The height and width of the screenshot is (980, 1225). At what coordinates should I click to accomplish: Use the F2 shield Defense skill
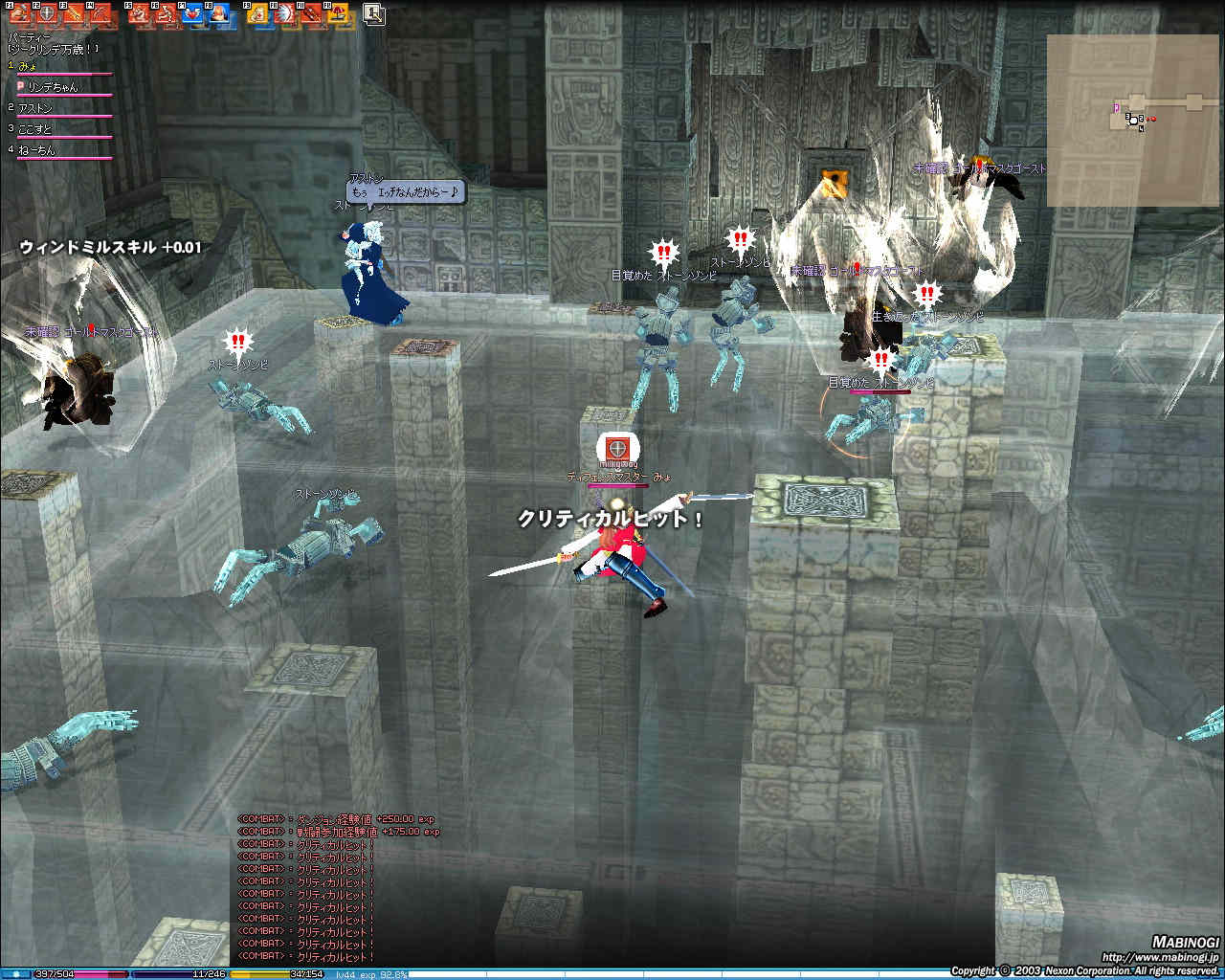[44, 13]
